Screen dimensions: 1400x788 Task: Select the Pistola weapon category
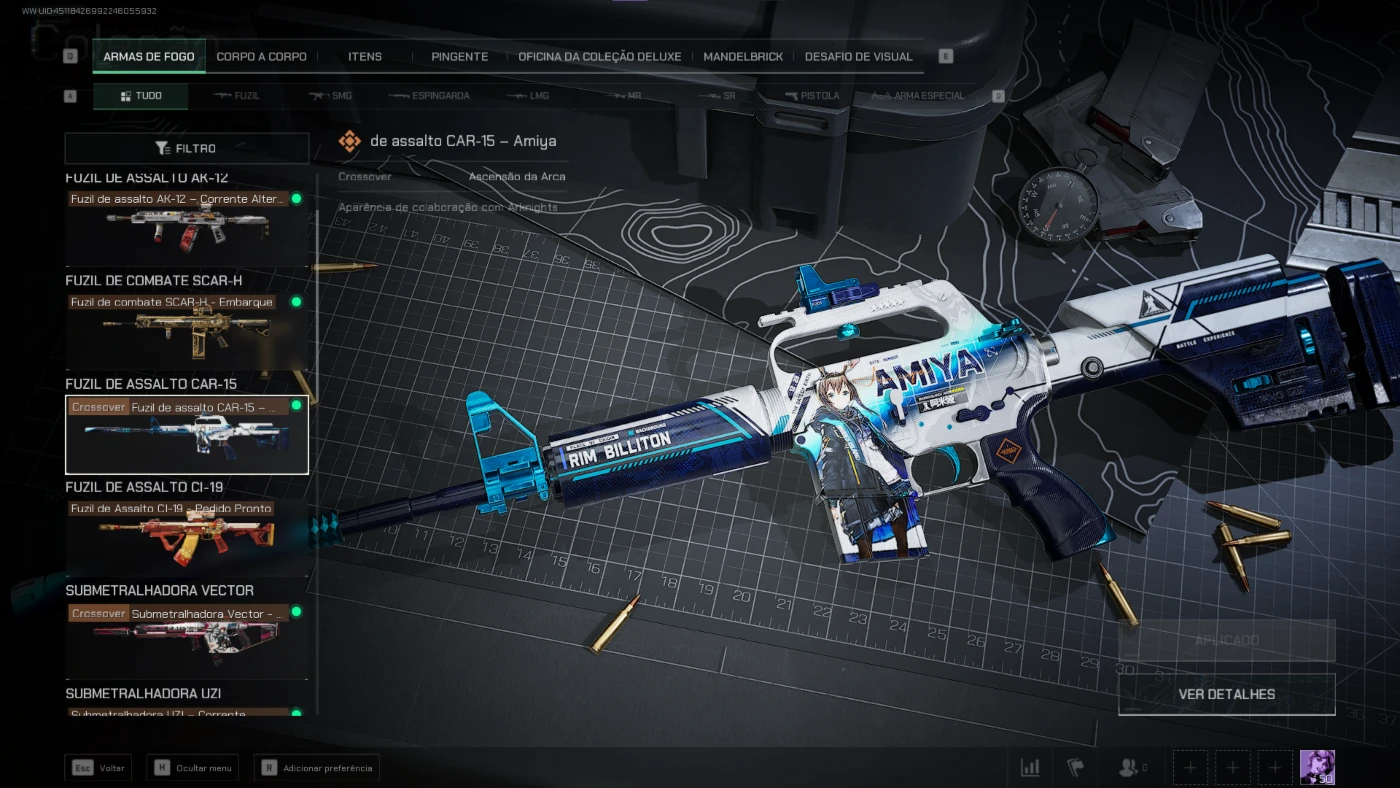812,96
